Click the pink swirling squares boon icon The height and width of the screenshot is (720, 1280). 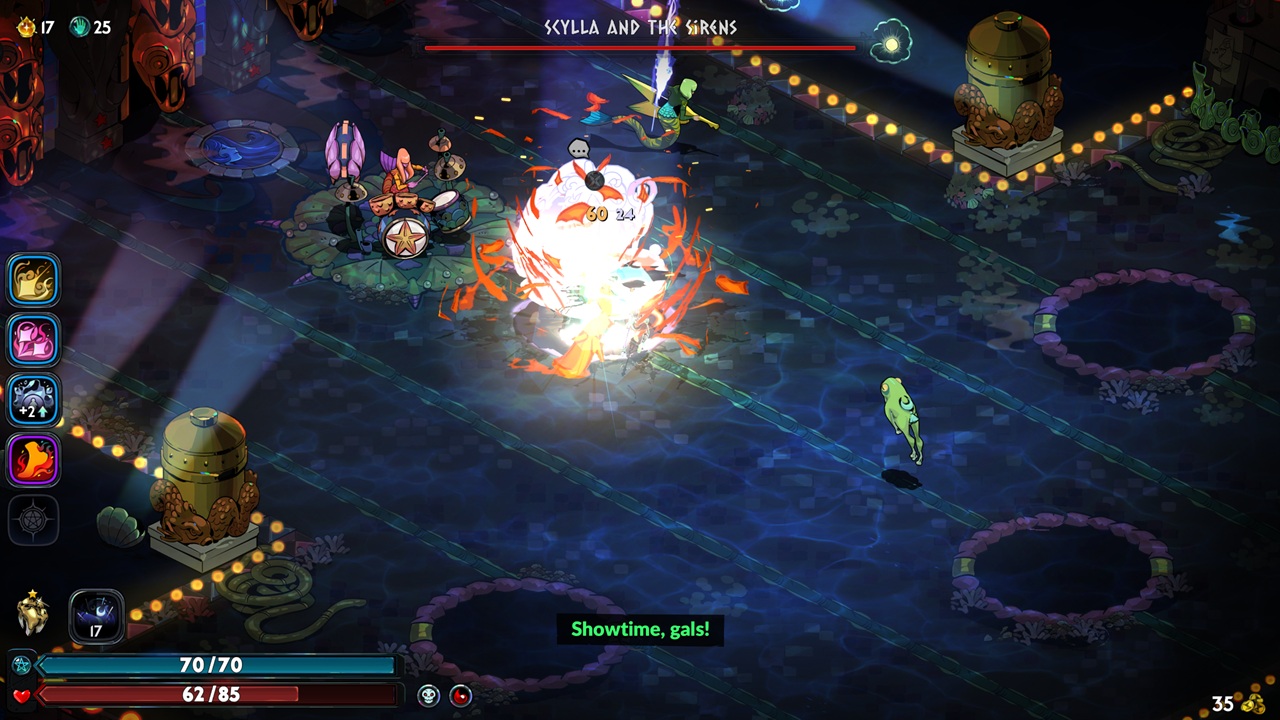pyautogui.click(x=34, y=340)
